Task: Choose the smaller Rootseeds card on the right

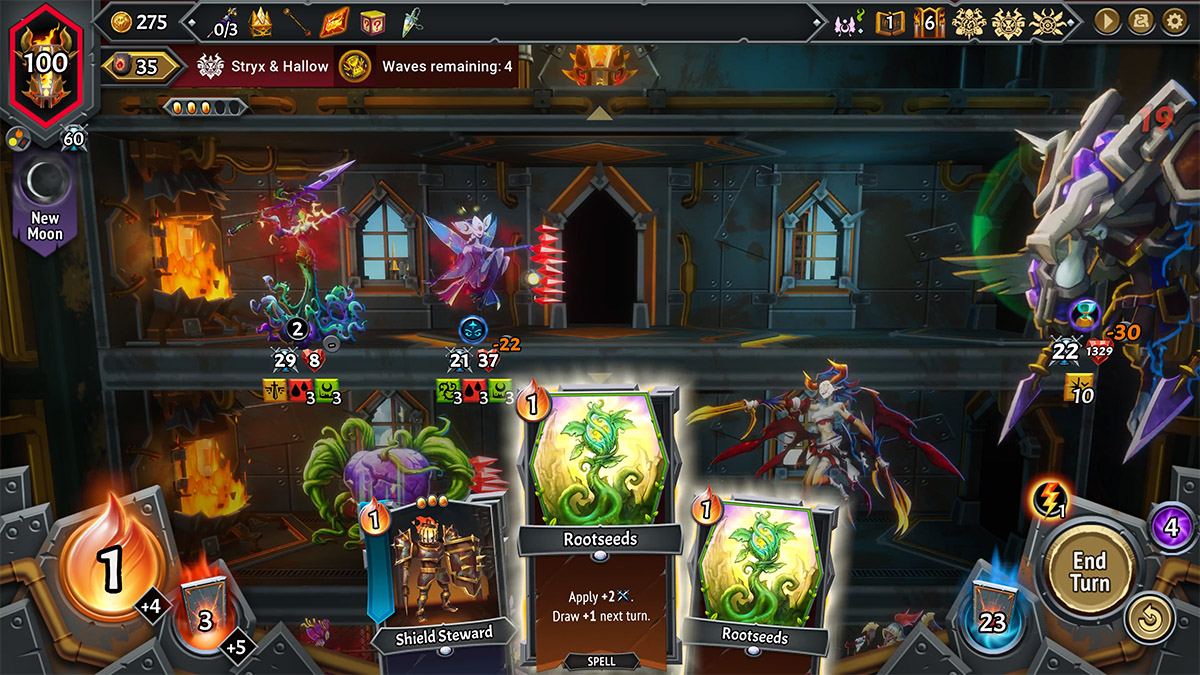Action: 757,570
